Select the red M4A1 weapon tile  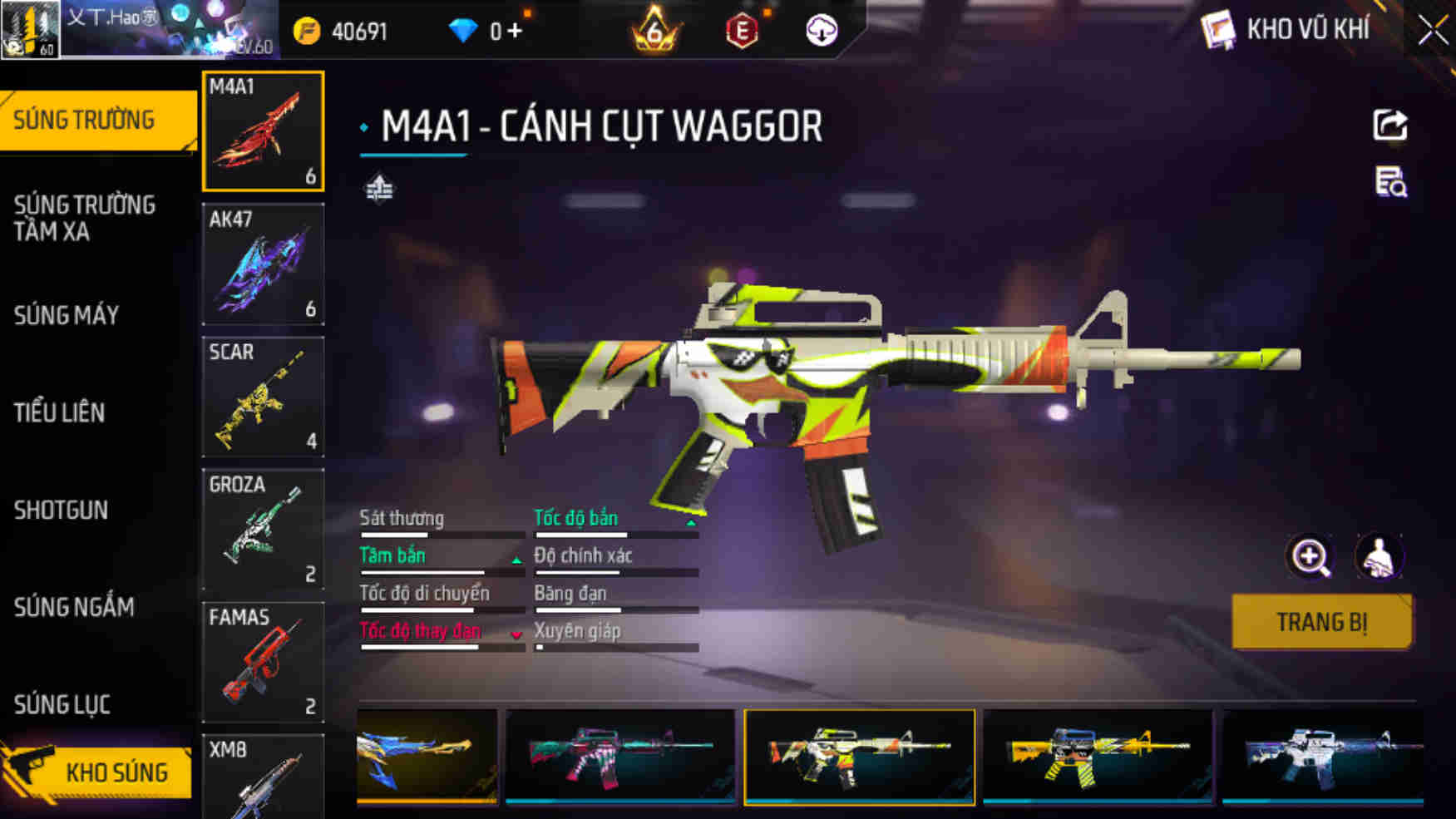click(x=263, y=131)
